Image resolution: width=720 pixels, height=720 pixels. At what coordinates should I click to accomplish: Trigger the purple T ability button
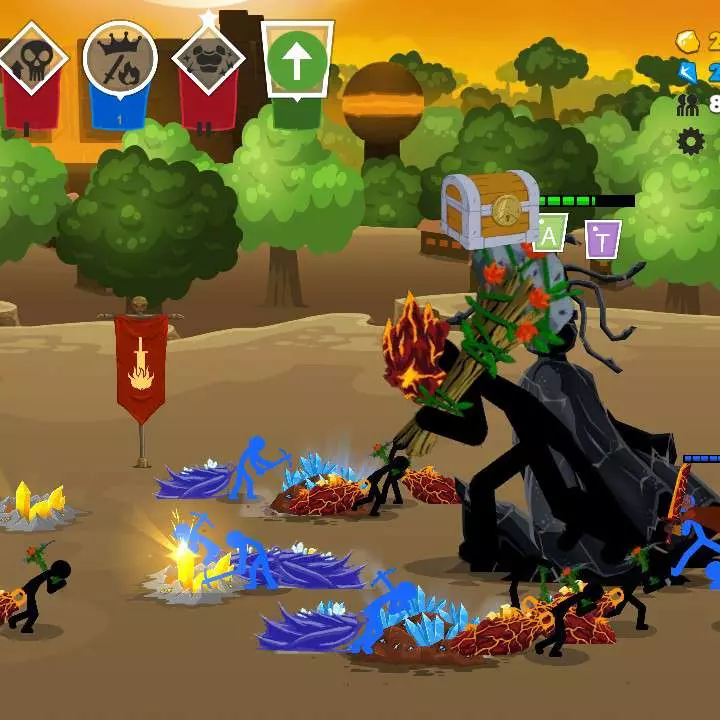(602, 239)
